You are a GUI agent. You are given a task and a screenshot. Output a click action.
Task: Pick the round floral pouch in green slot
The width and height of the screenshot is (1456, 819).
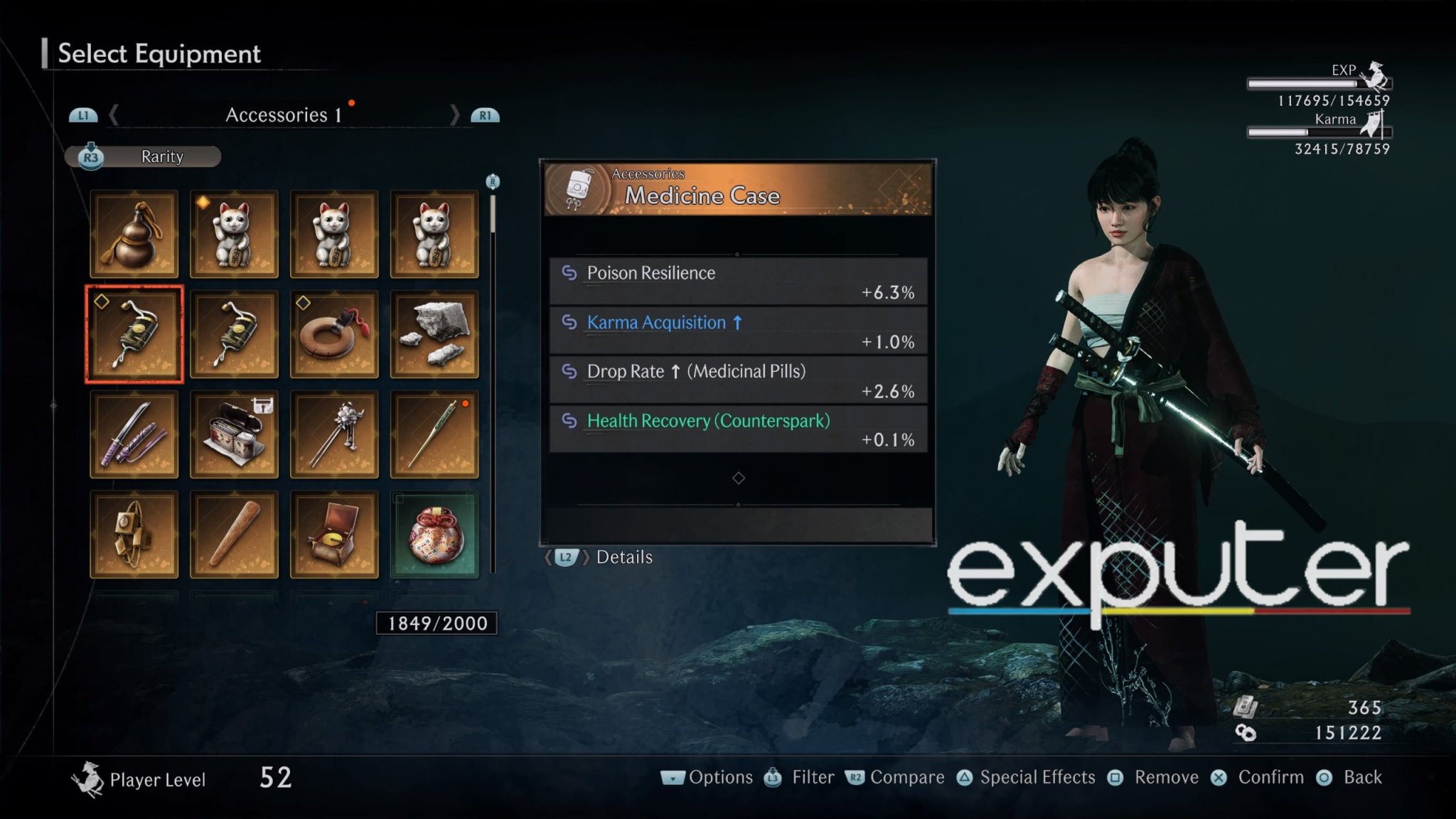point(434,535)
